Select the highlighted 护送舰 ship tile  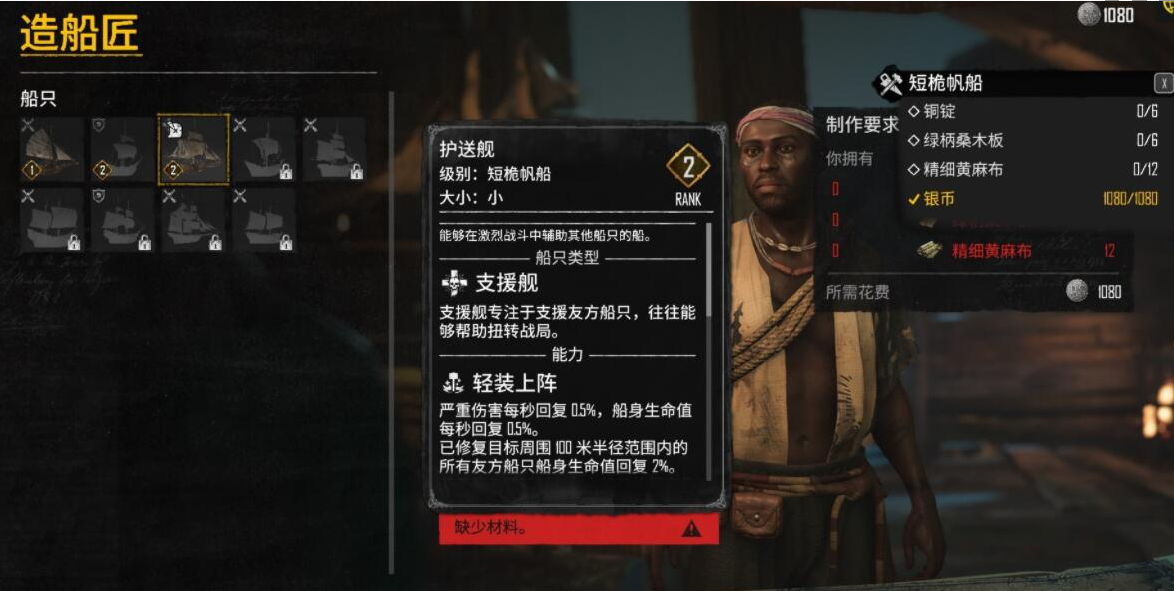(x=194, y=149)
